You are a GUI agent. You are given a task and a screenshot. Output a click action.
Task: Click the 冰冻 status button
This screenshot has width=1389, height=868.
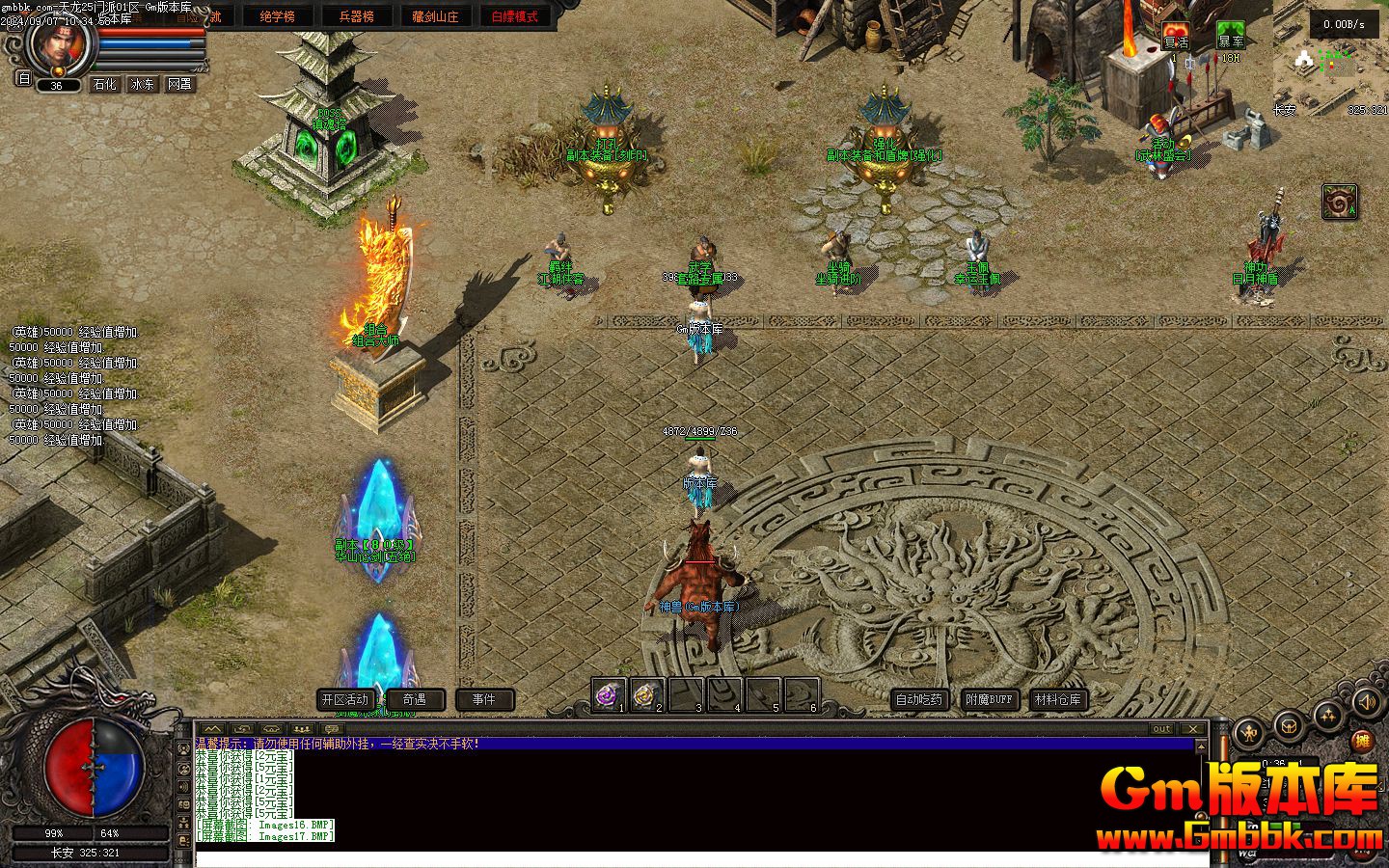point(142,84)
